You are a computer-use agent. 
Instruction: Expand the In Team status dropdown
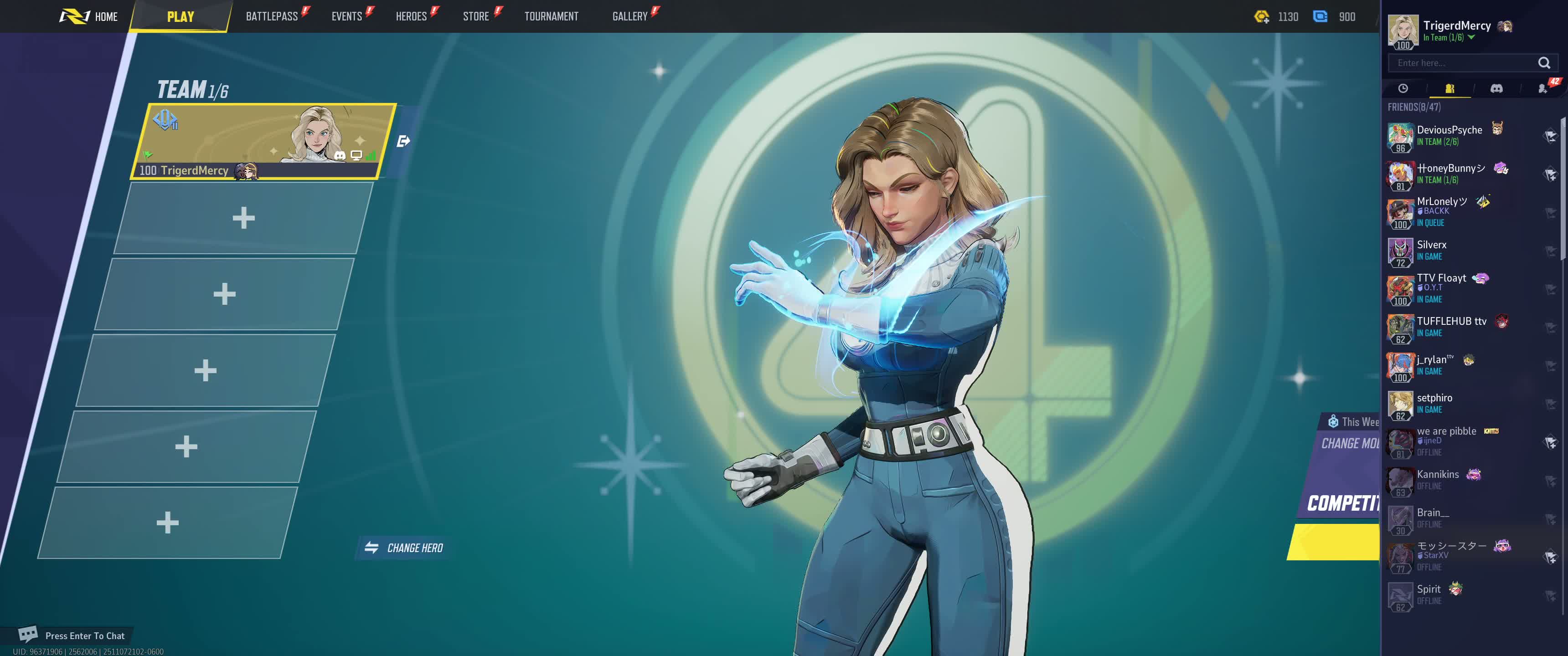(1471, 38)
